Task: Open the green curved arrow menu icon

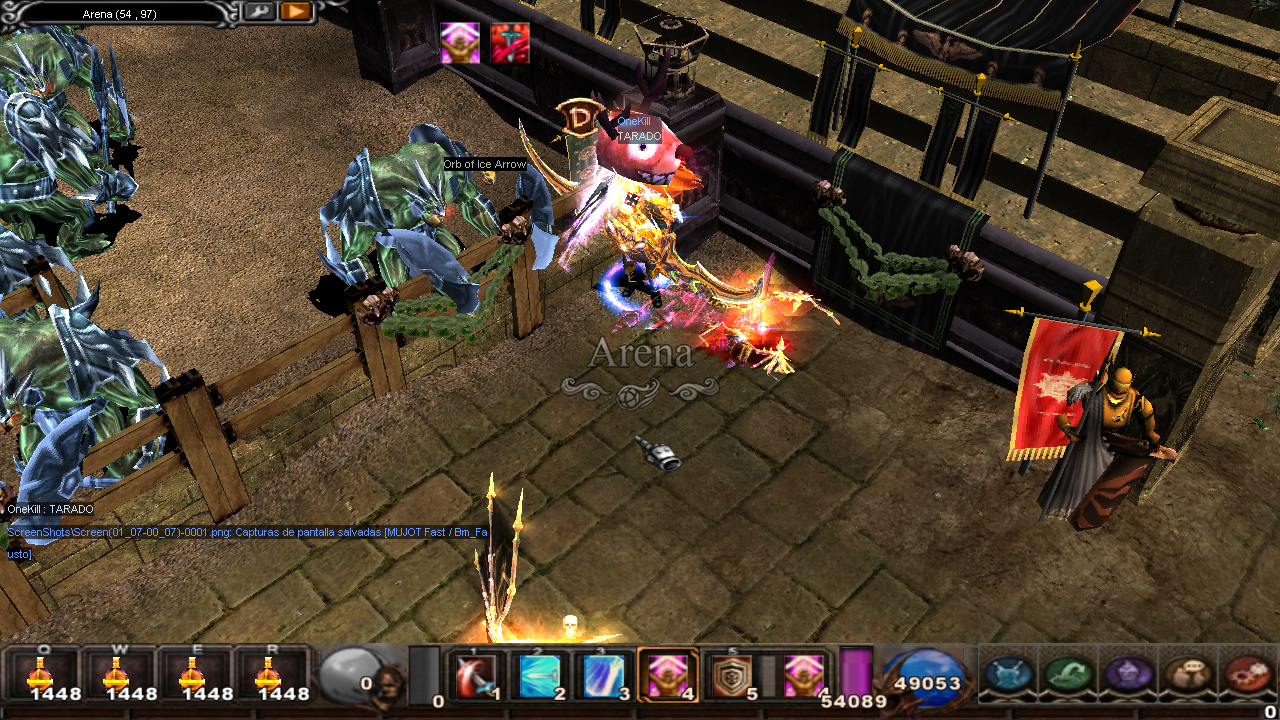Action: click(x=1068, y=674)
